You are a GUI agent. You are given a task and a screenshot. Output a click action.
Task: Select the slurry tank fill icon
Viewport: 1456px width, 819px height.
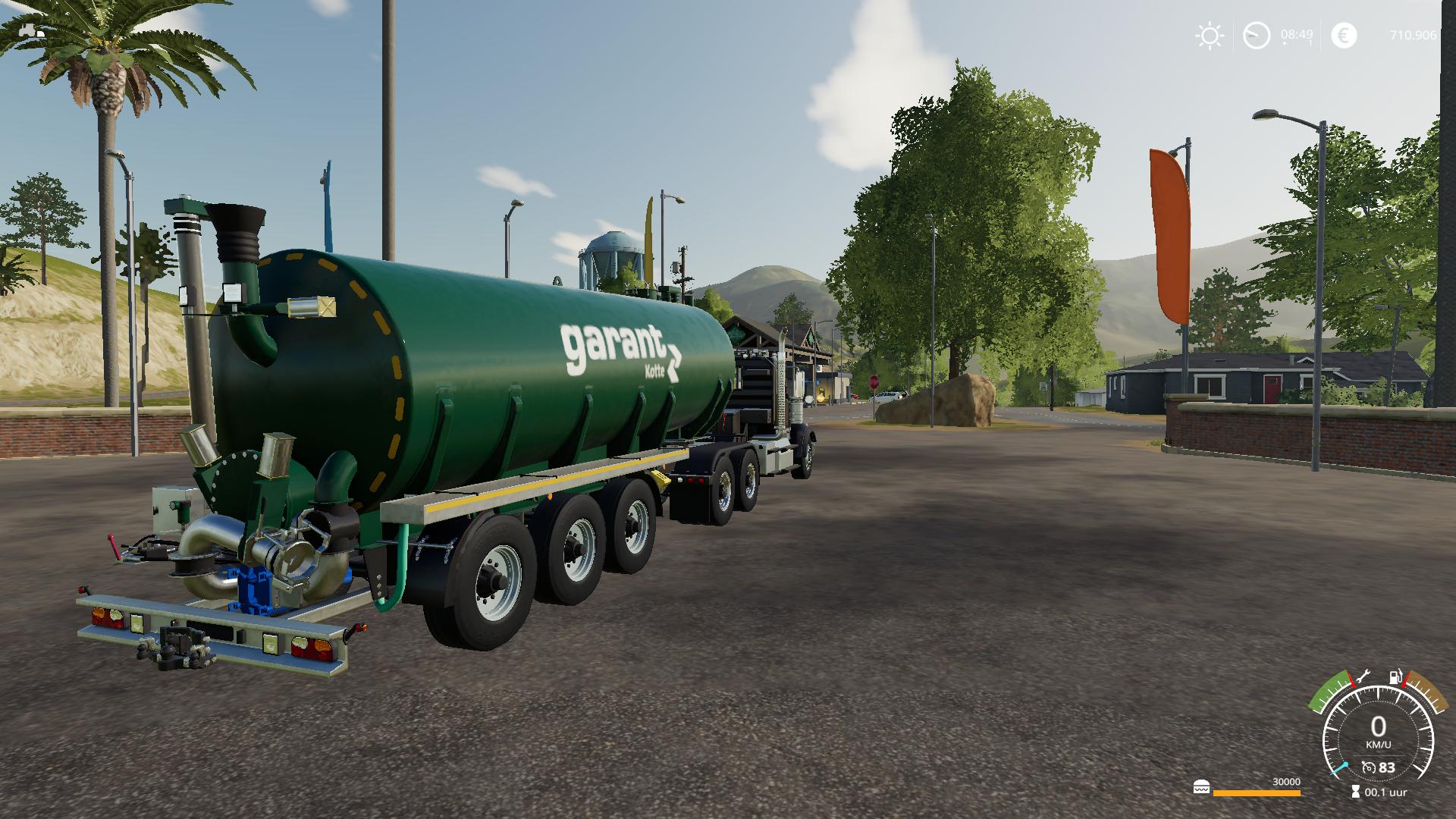click(1201, 787)
